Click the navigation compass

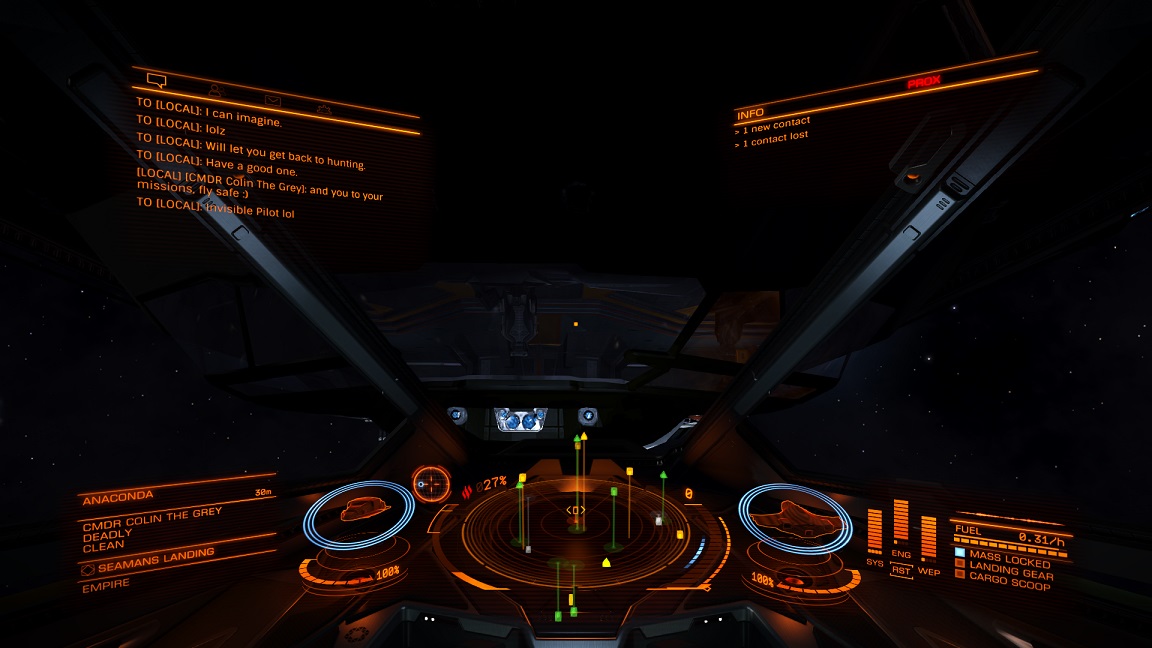pyautogui.click(x=431, y=484)
